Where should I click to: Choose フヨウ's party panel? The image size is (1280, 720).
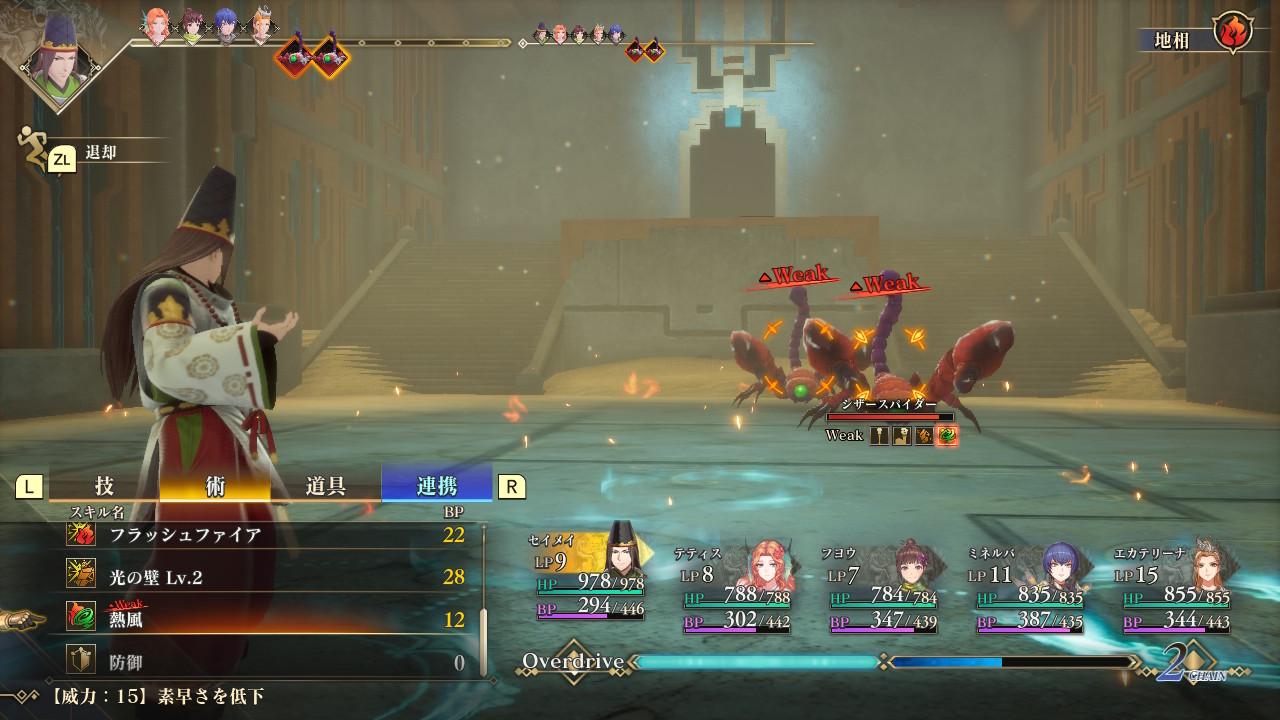tap(884, 590)
